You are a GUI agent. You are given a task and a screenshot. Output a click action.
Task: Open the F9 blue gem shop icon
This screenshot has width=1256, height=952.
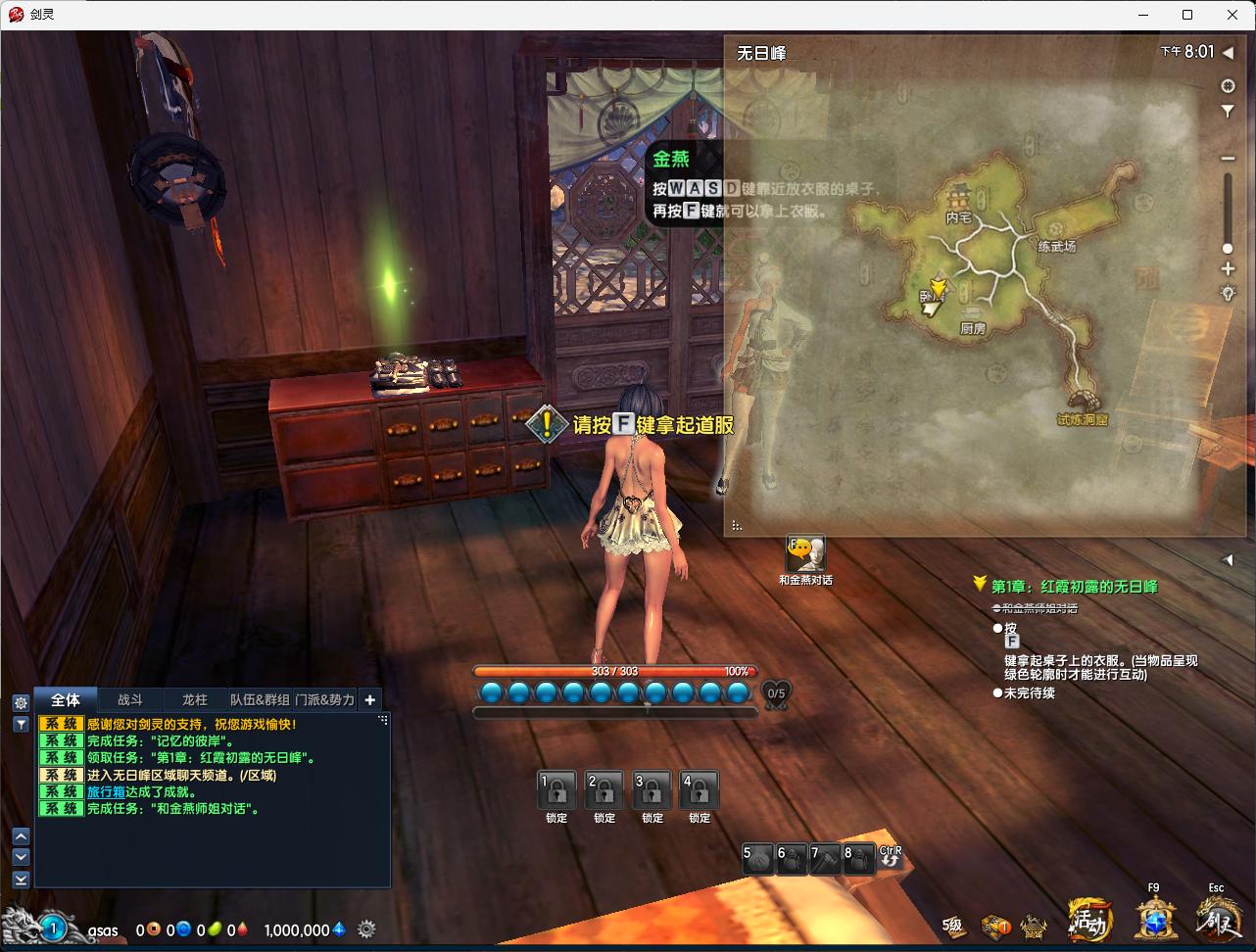pyautogui.click(x=1156, y=919)
